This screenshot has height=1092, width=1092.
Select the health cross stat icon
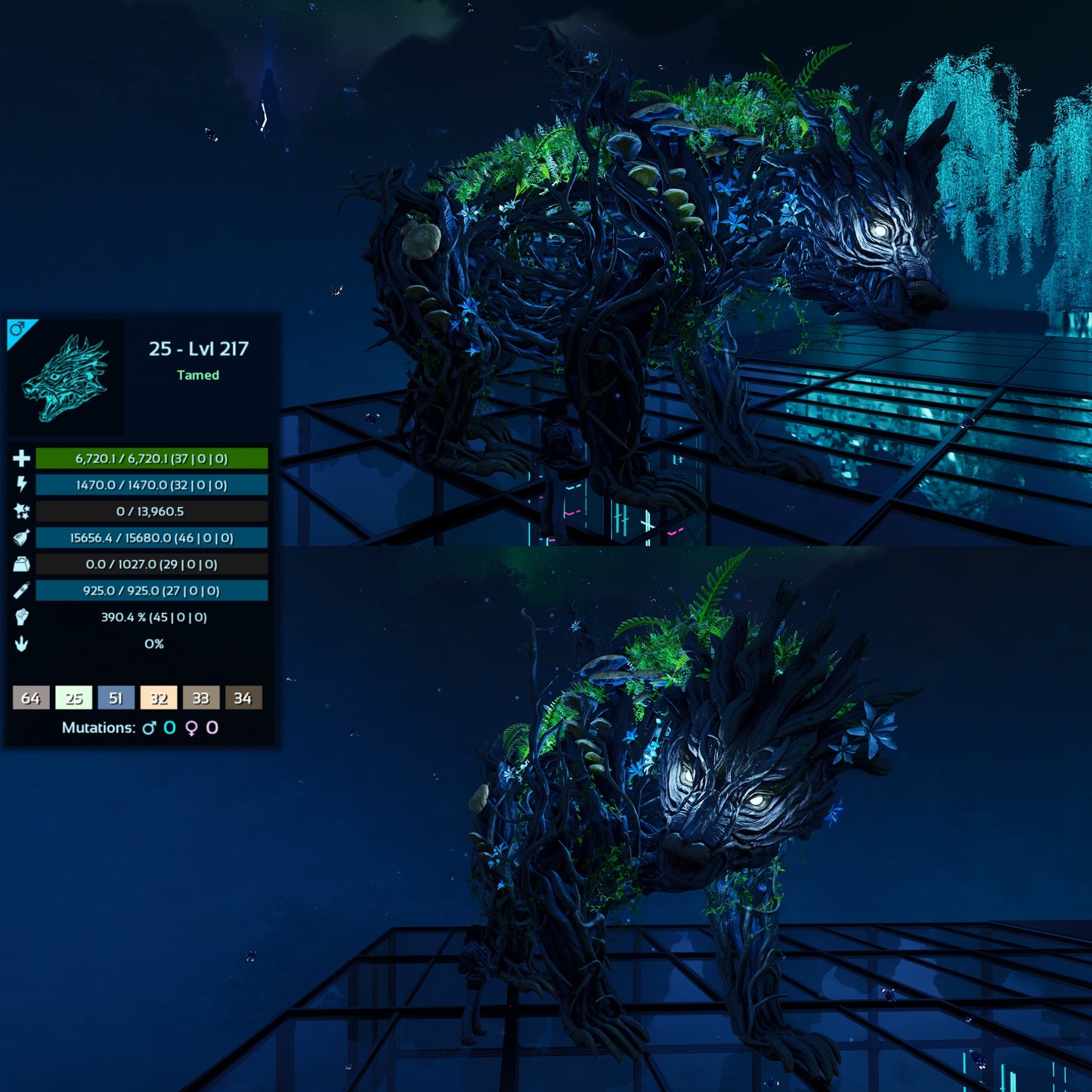click(21, 458)
